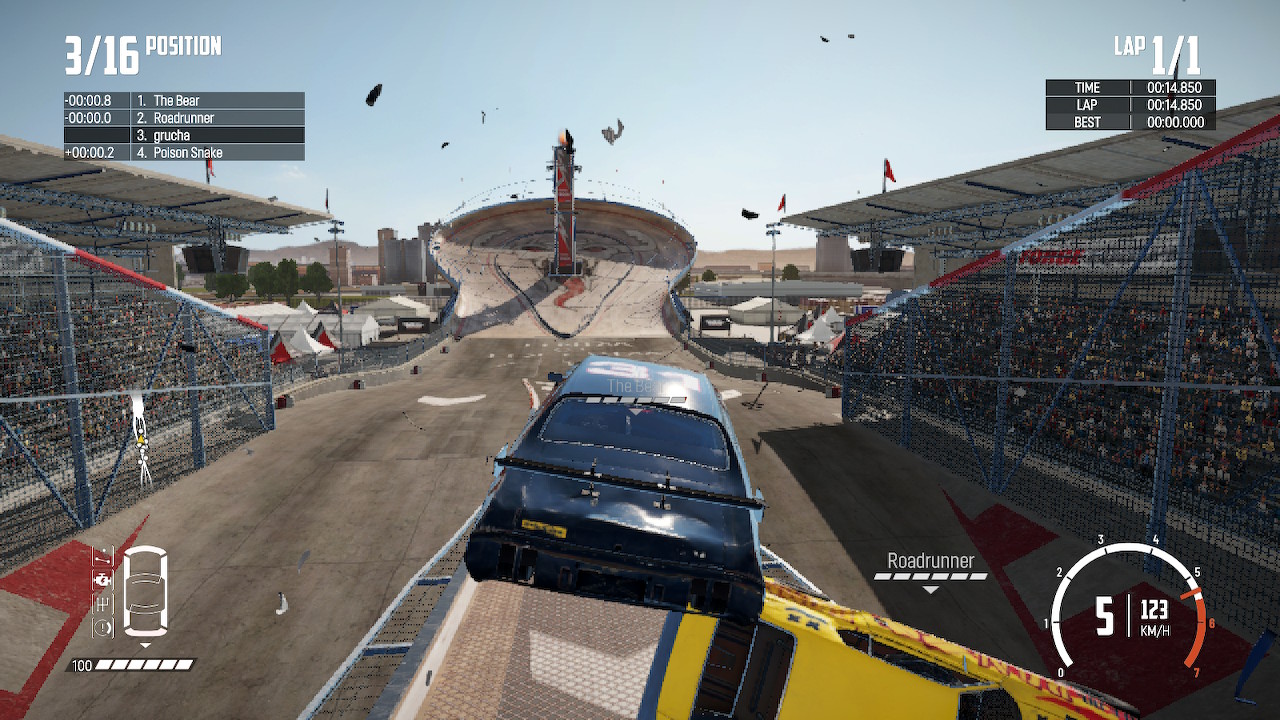Select the transmission damage icon

[x=101, y=602]
